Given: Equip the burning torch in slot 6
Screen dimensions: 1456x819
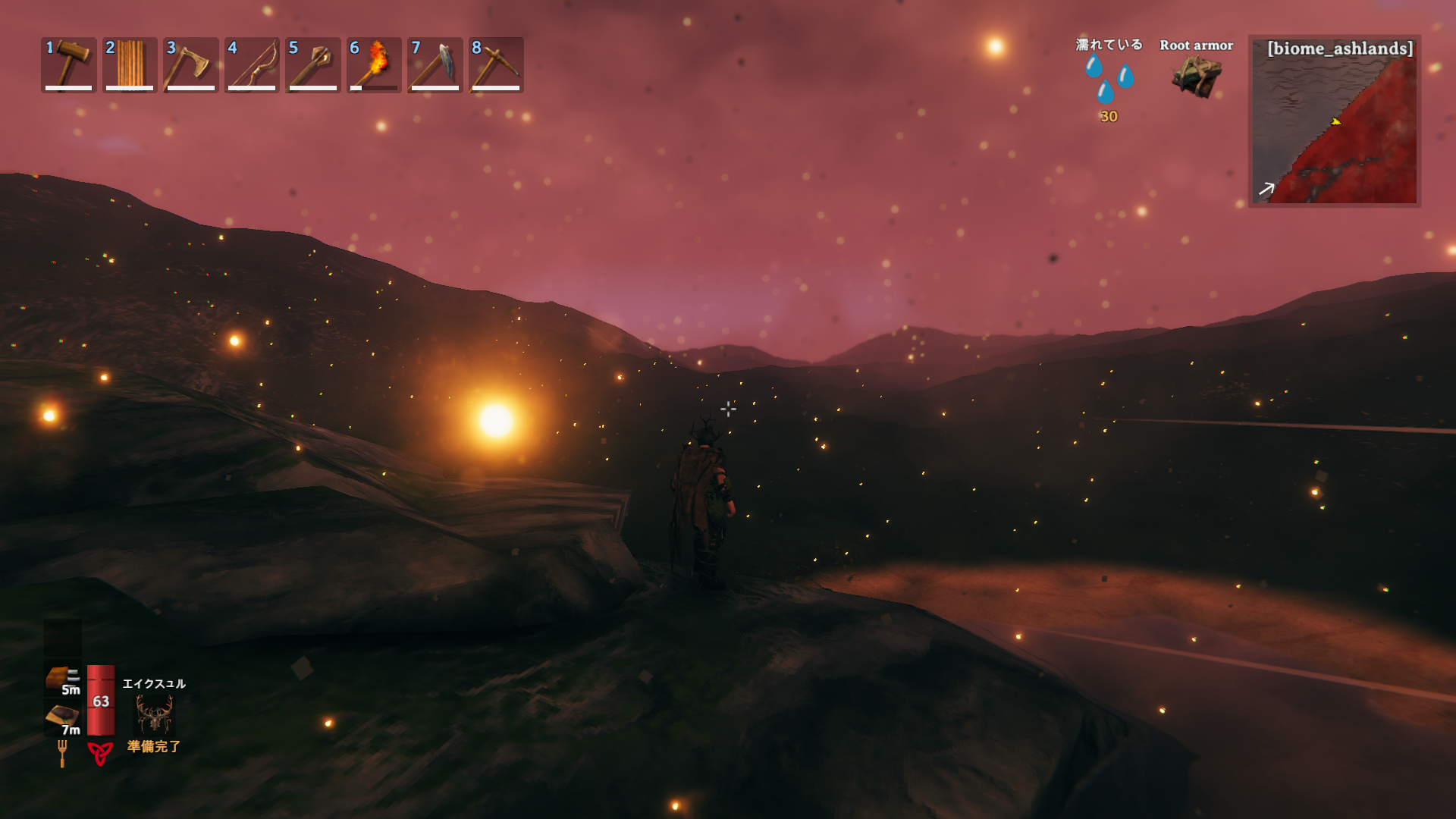Looking at the screenshot, I should [374, 64].
